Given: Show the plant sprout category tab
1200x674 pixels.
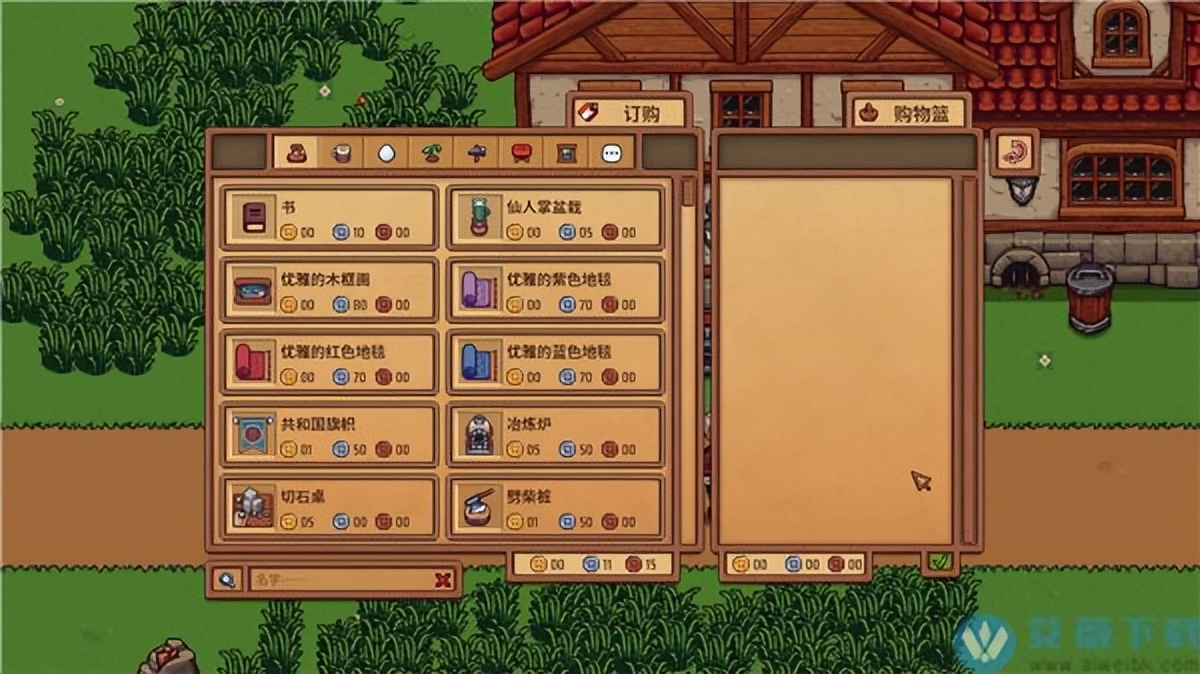Looking at the screenshot, I should pos(431,153).
